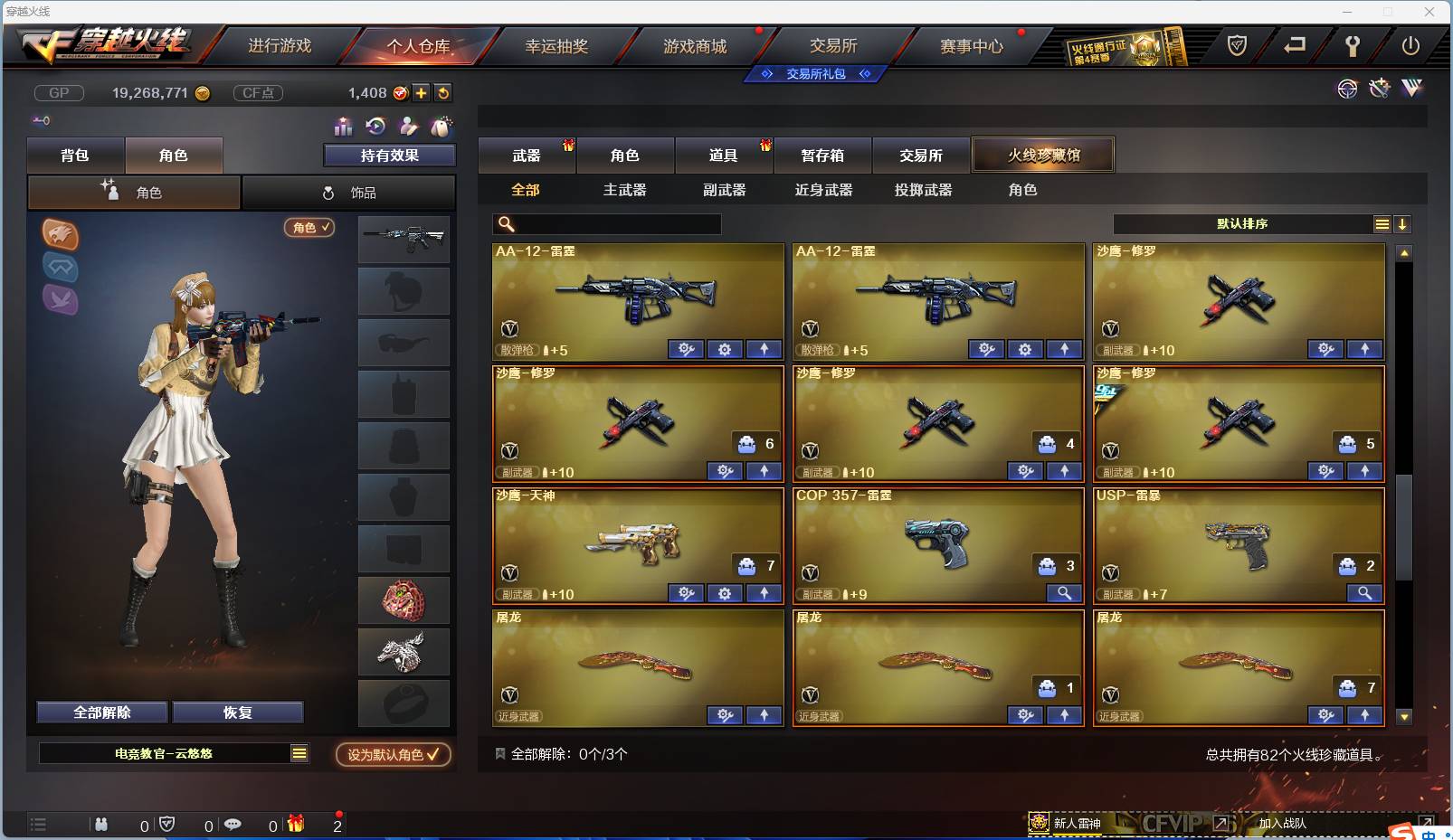Open the character appearance edit icon
Viewport: 1453px width, 840px height.
tap(407, 127)
